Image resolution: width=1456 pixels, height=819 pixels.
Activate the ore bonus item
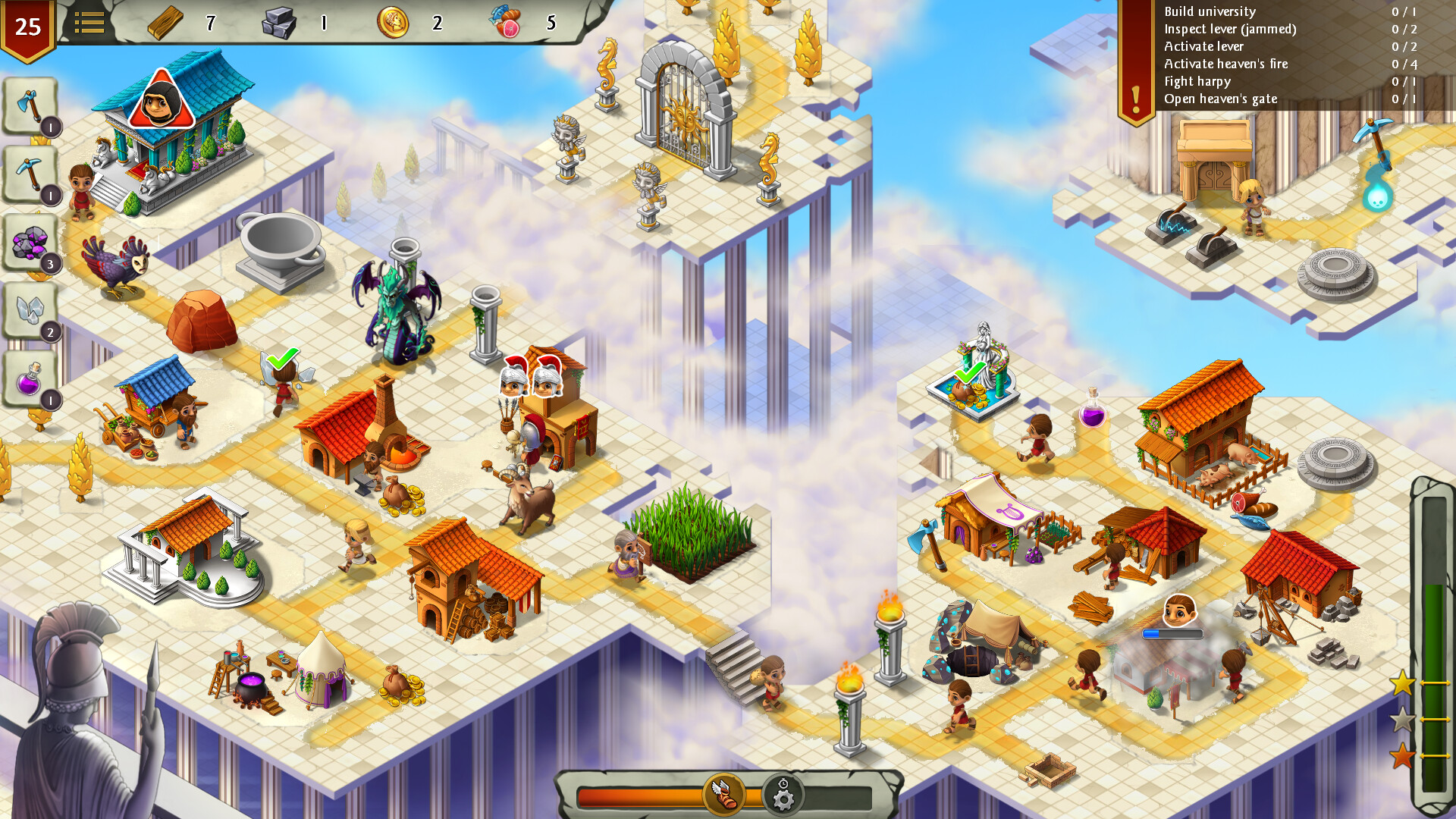point(30,243)
